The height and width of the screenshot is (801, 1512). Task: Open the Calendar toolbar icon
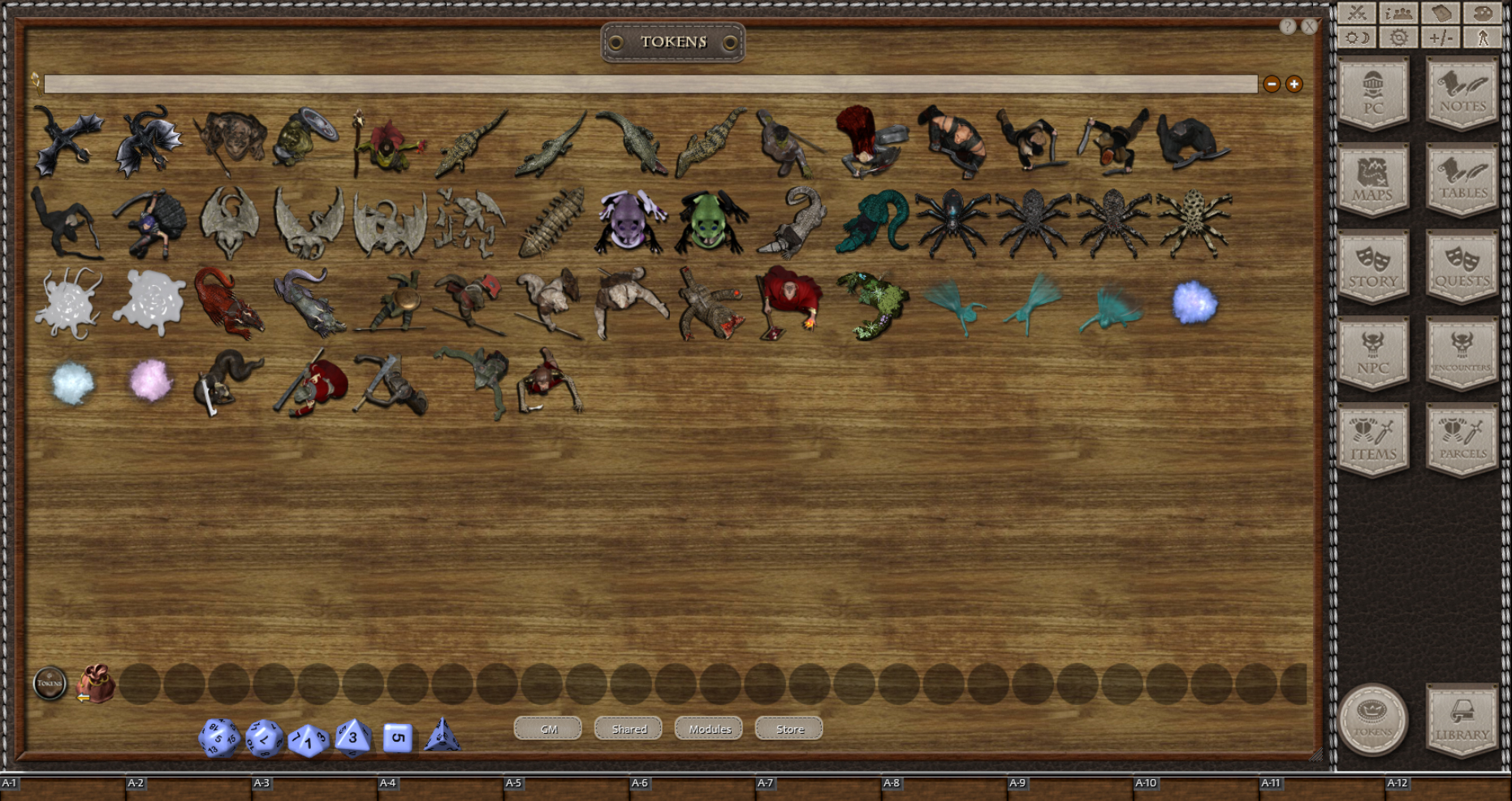1441,13
